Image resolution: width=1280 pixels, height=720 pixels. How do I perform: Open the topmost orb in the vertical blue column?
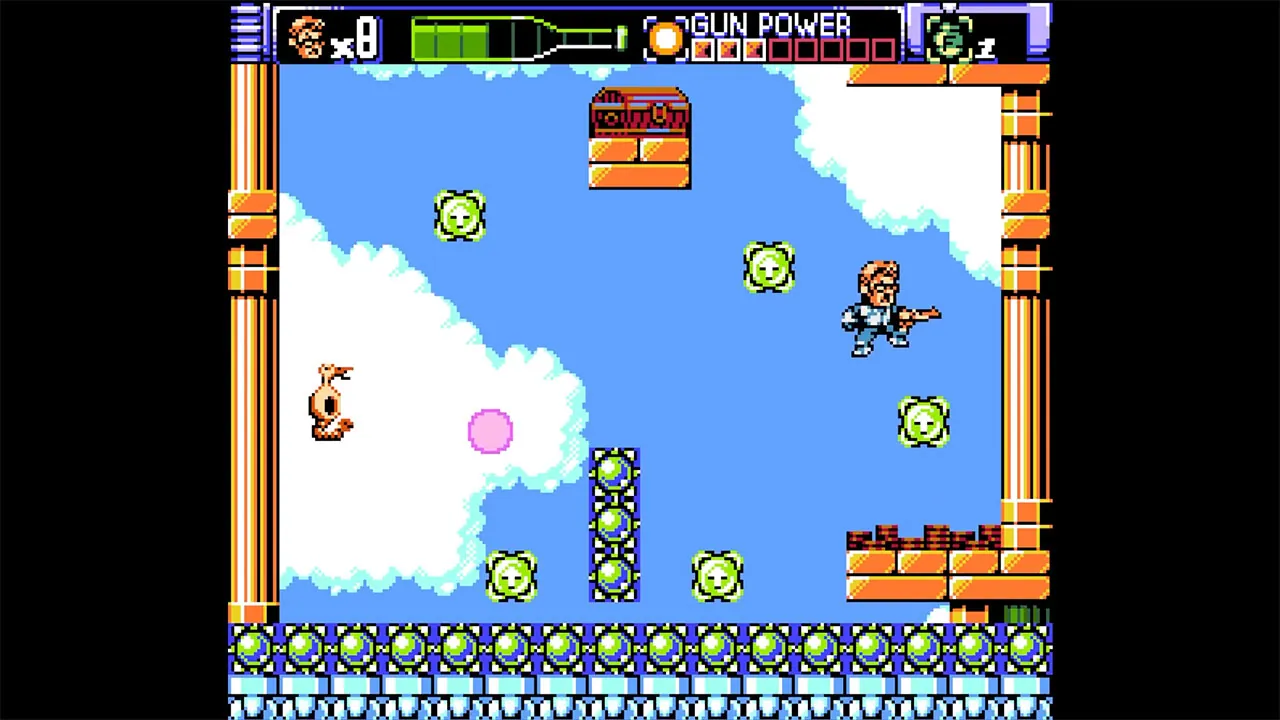point(615,470)
